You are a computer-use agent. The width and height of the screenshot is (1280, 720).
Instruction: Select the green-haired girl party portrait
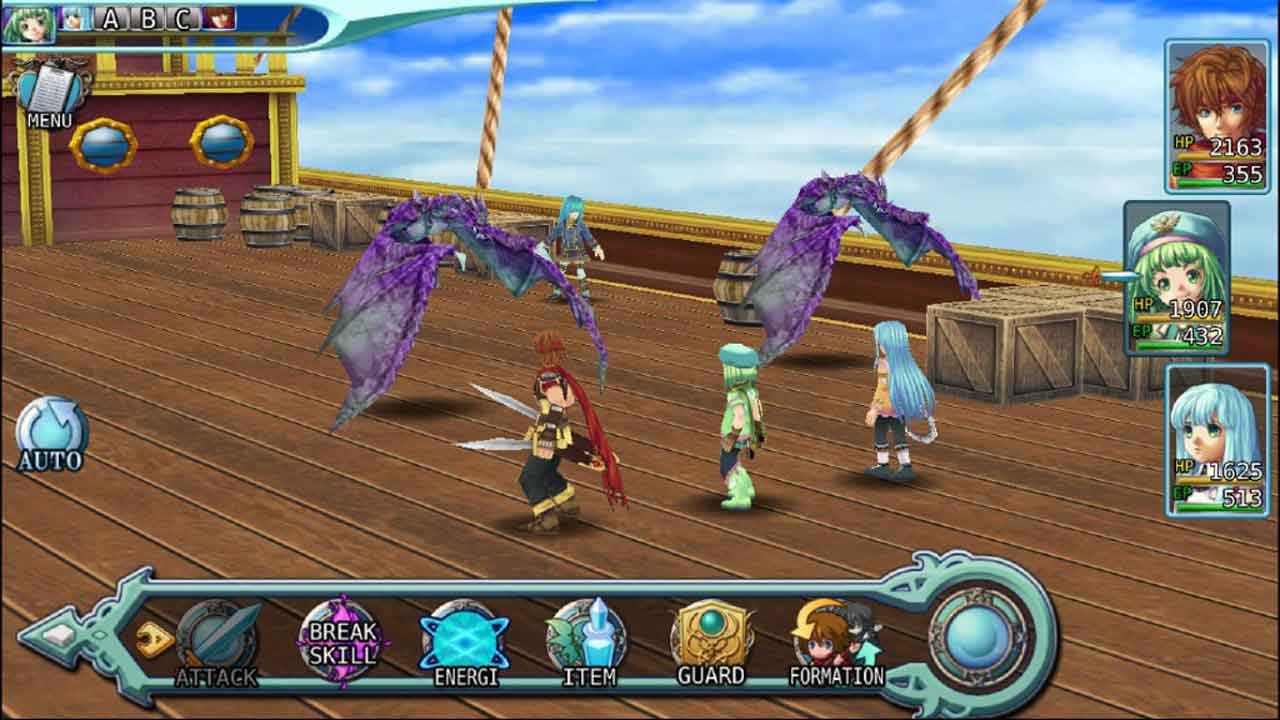(x=1176, y=277)
